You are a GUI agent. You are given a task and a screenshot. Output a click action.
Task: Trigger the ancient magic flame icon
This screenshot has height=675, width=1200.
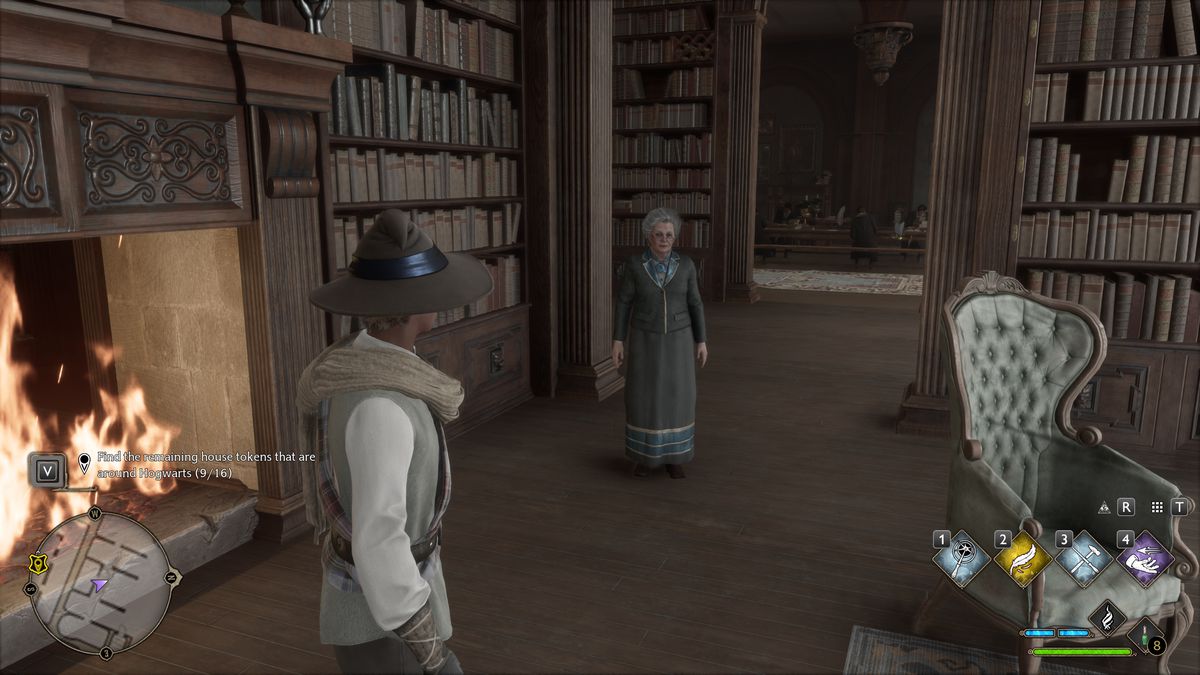(1107, 617)
